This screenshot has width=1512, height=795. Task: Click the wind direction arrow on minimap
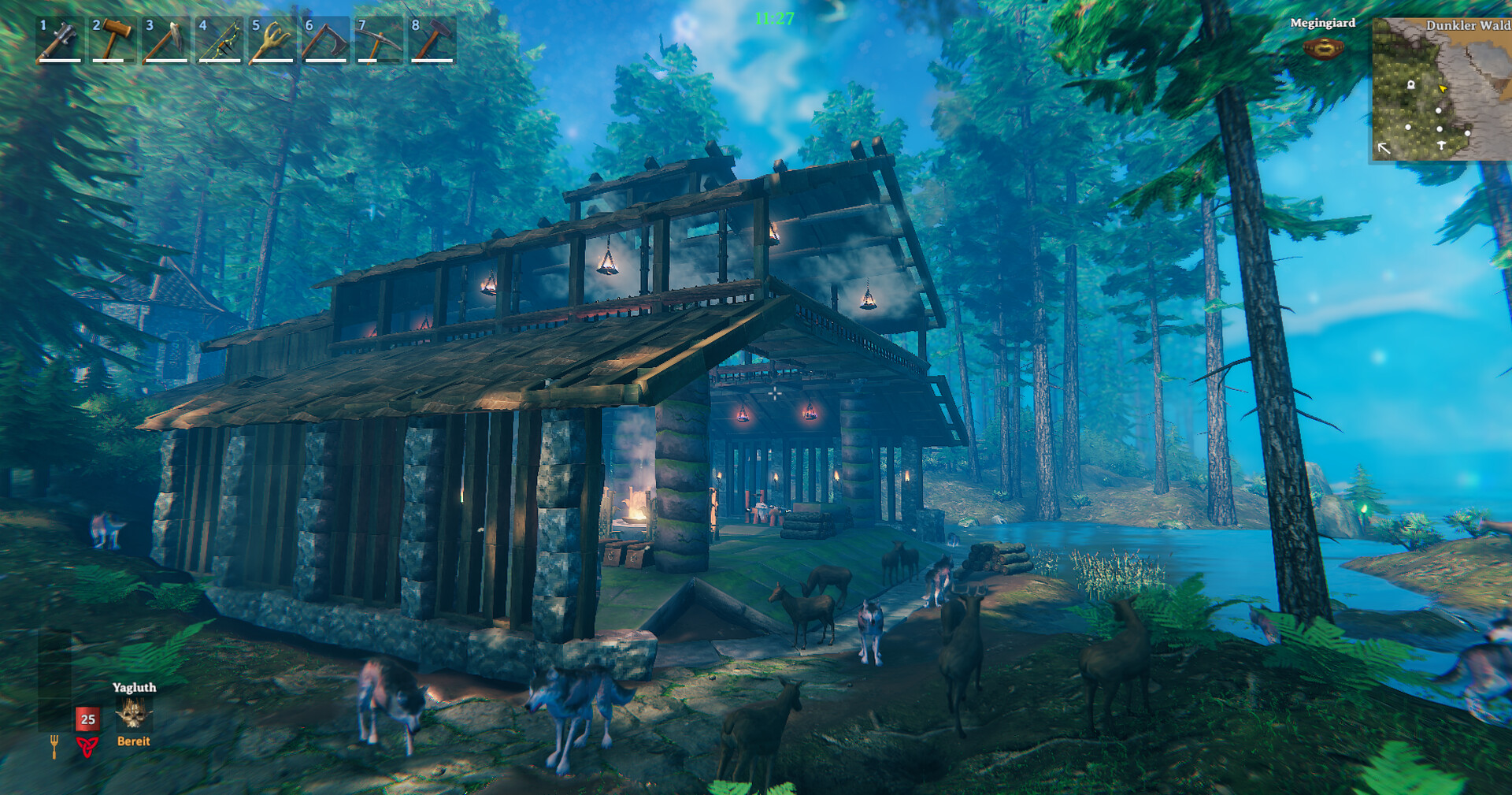[1384, 147]
